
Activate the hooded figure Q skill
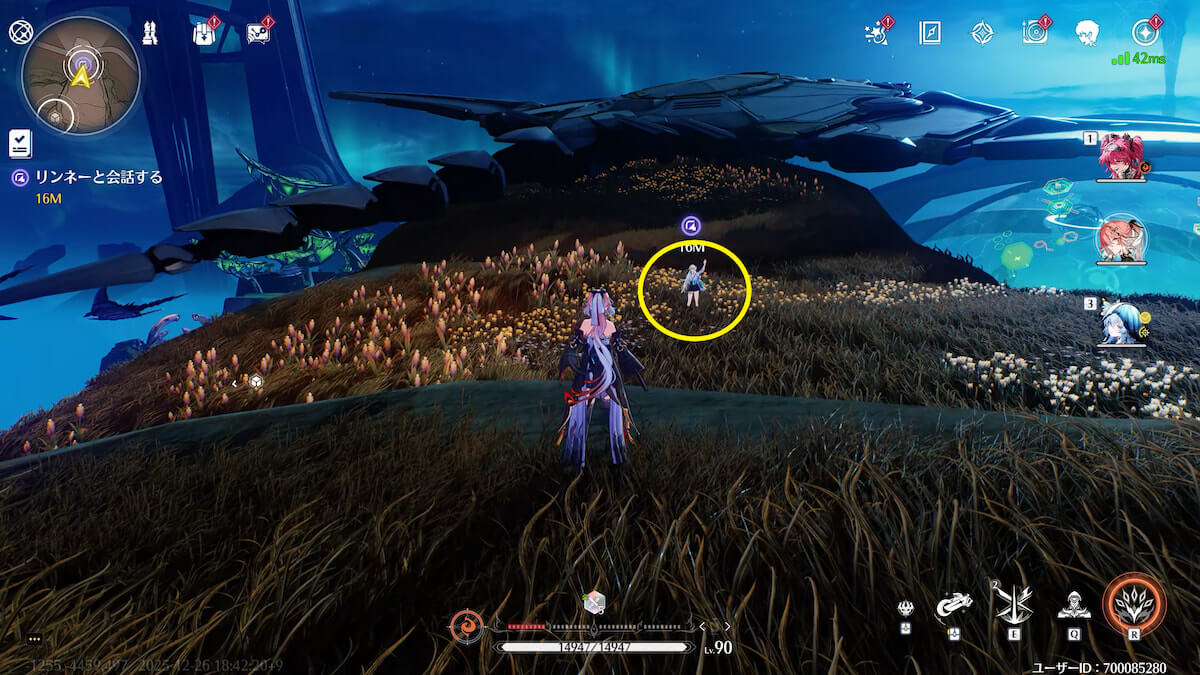1073,604
